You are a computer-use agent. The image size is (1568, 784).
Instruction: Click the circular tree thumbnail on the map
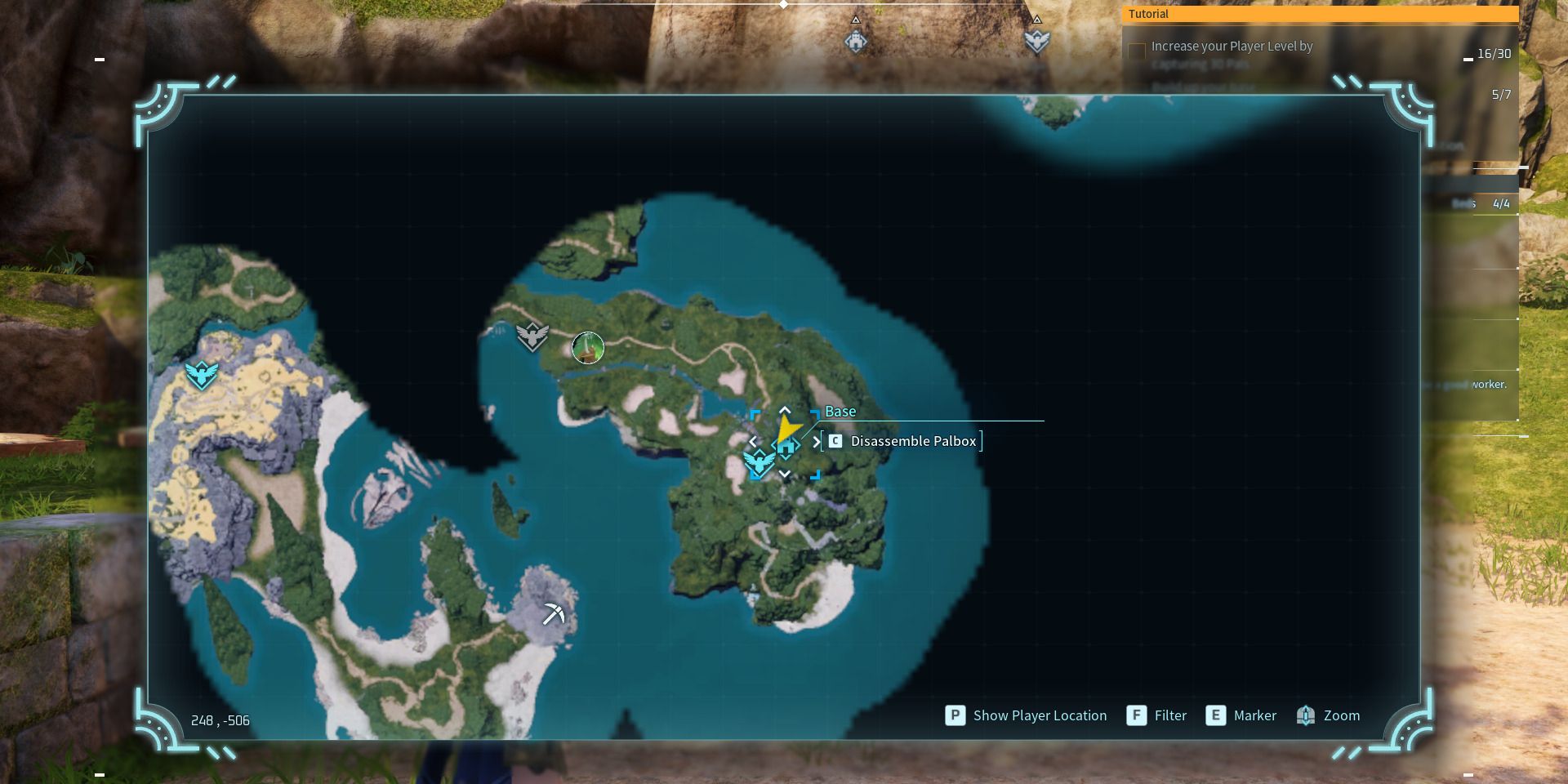click(590, 349)
